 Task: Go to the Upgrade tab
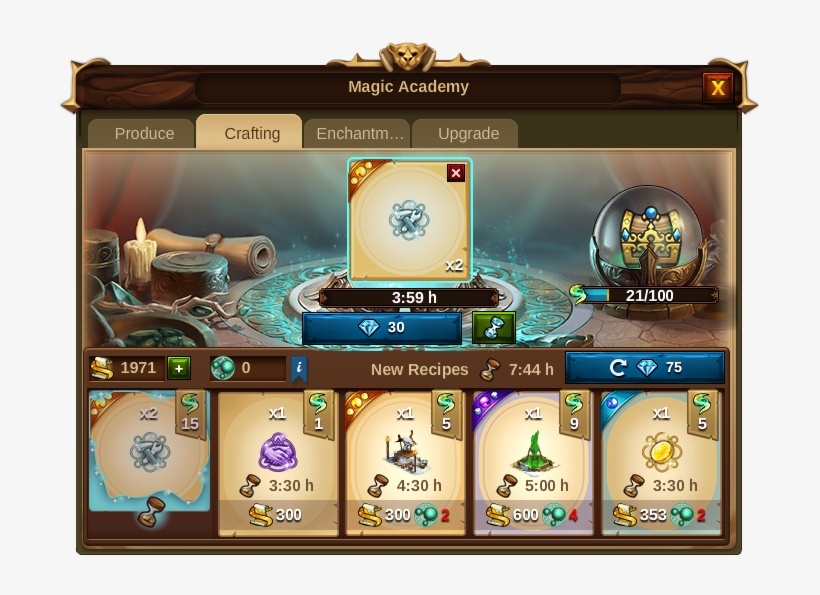468,133
